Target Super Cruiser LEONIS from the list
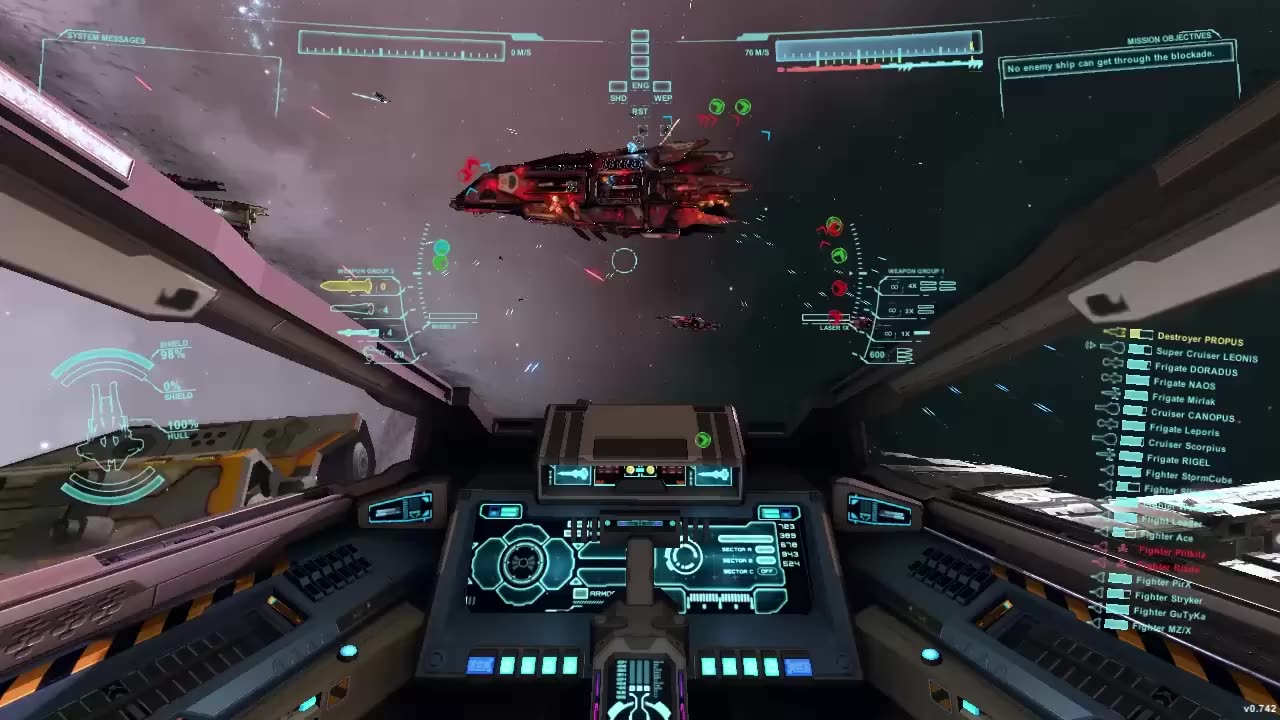Viewport: 1280px width, 720px height. (1206, 355)
